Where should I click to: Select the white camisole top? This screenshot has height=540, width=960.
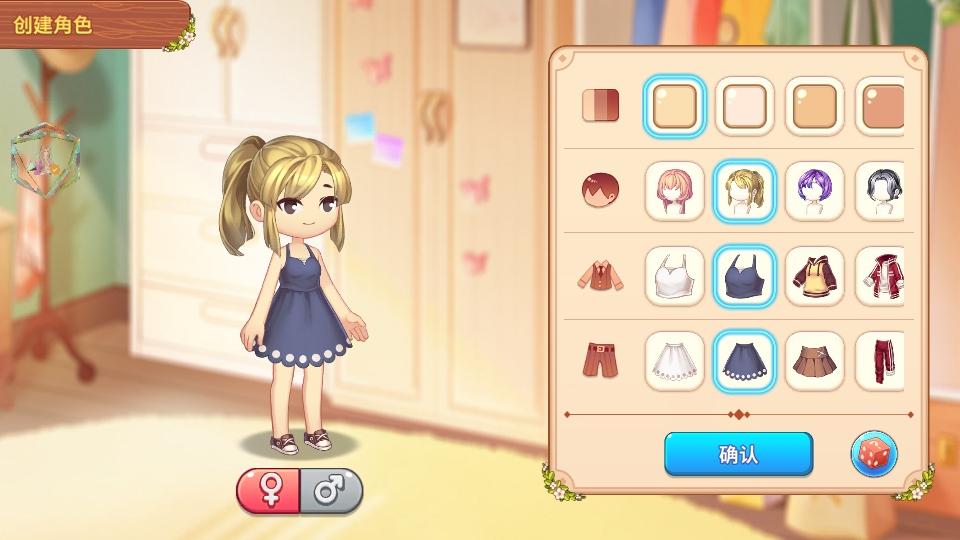point(674,276)
